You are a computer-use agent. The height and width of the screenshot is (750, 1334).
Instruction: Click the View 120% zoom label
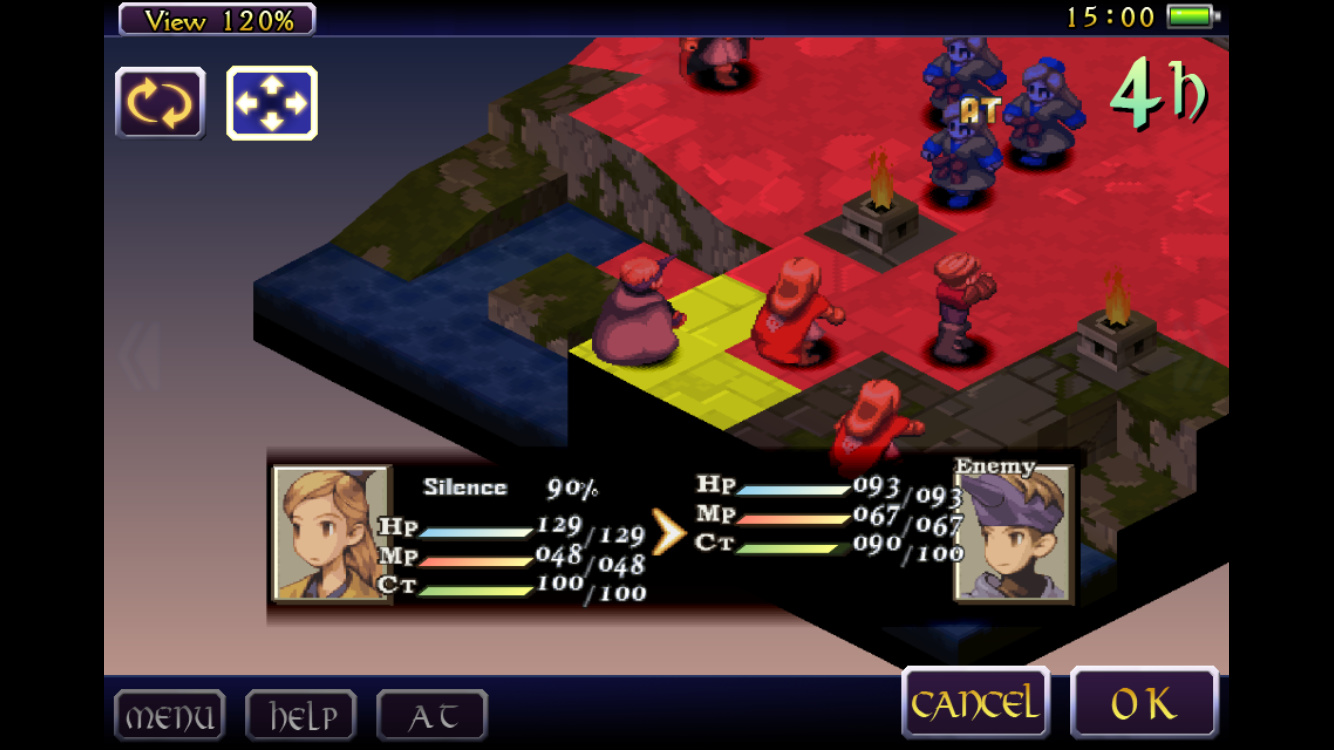217,19
